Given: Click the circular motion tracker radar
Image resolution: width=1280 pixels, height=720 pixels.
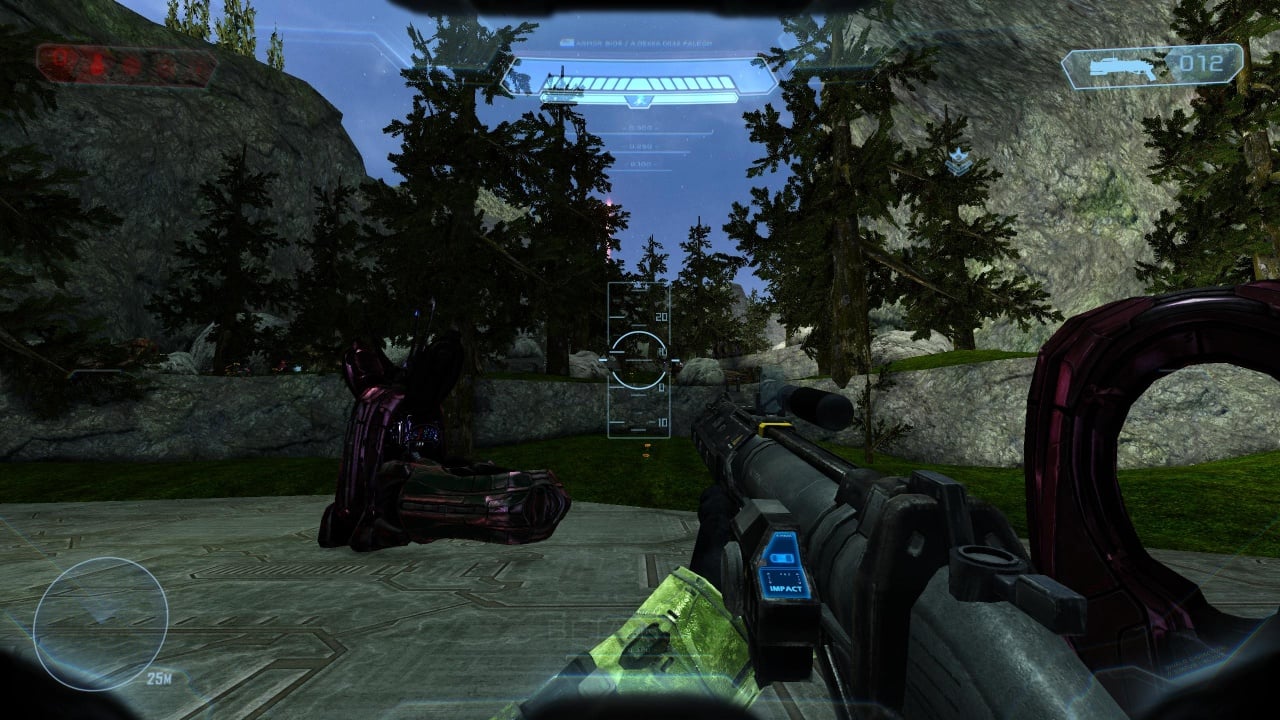Looking at the screenshot, I should coord(100,624).
